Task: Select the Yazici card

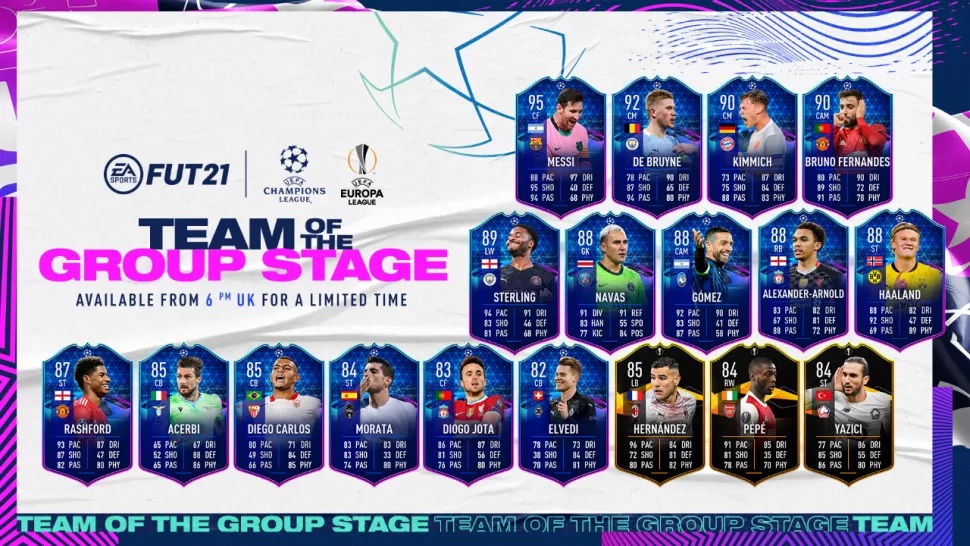Action: (849, 412)
